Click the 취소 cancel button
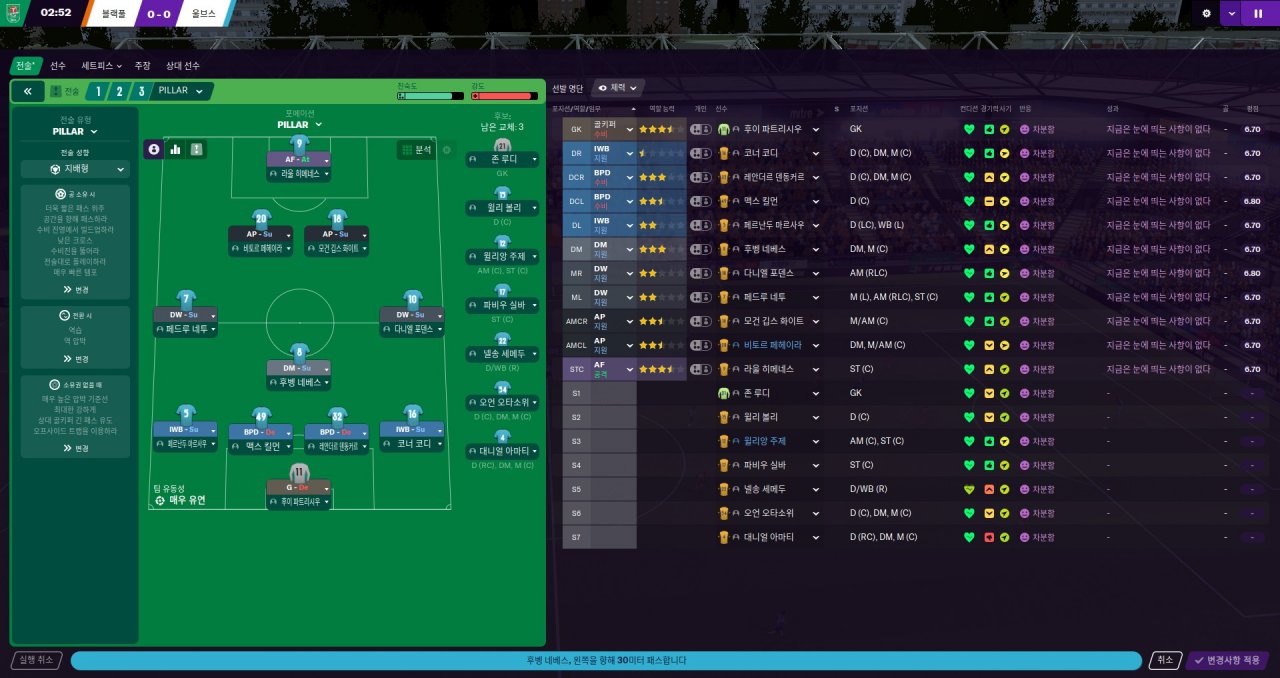The height and width of the screenshot is (678, 1280). click(1163, 660)
